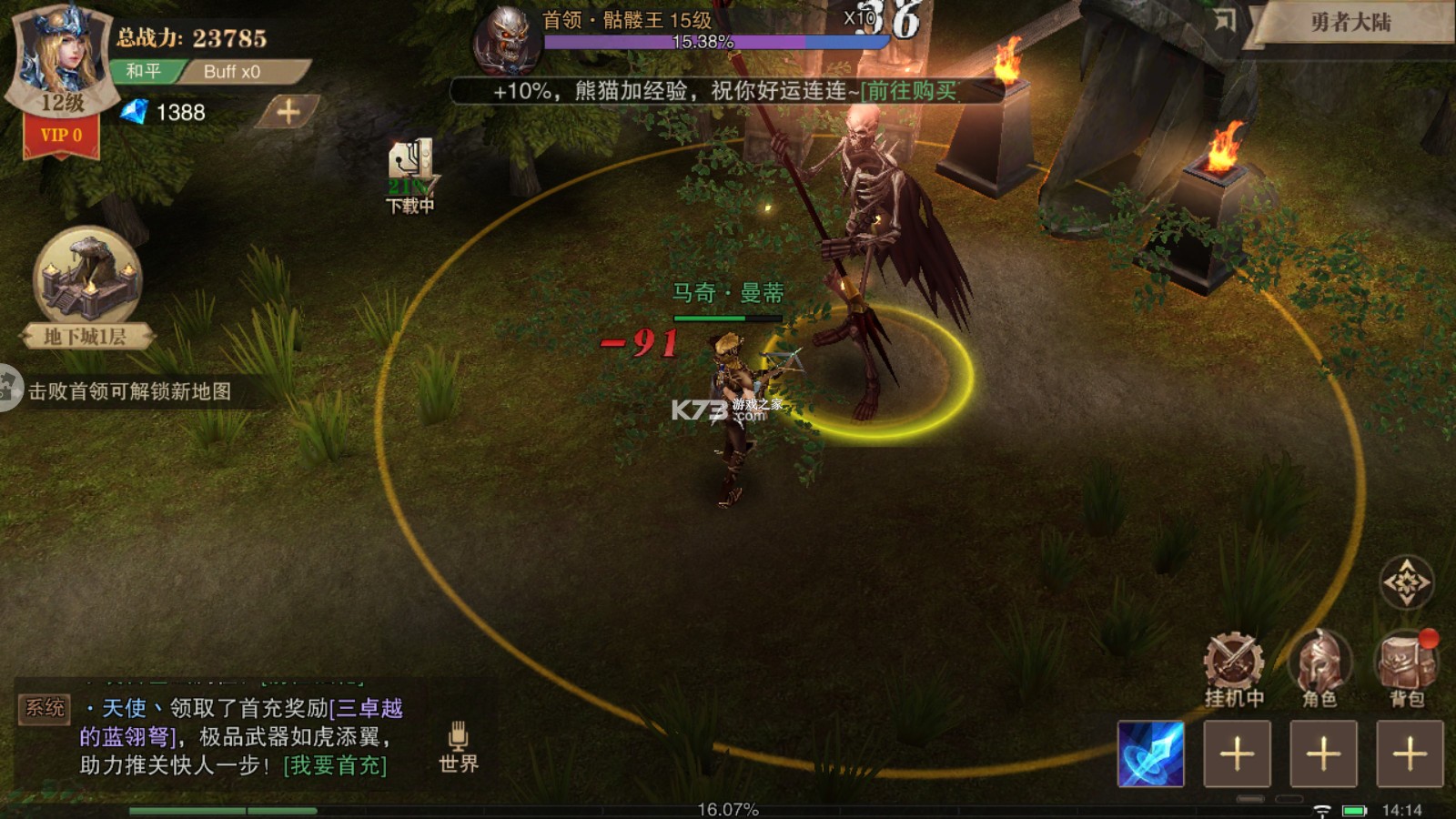Open the 背包 backpack
The width and height of the screenshot is (1456, 819).
pos(1407,670)
